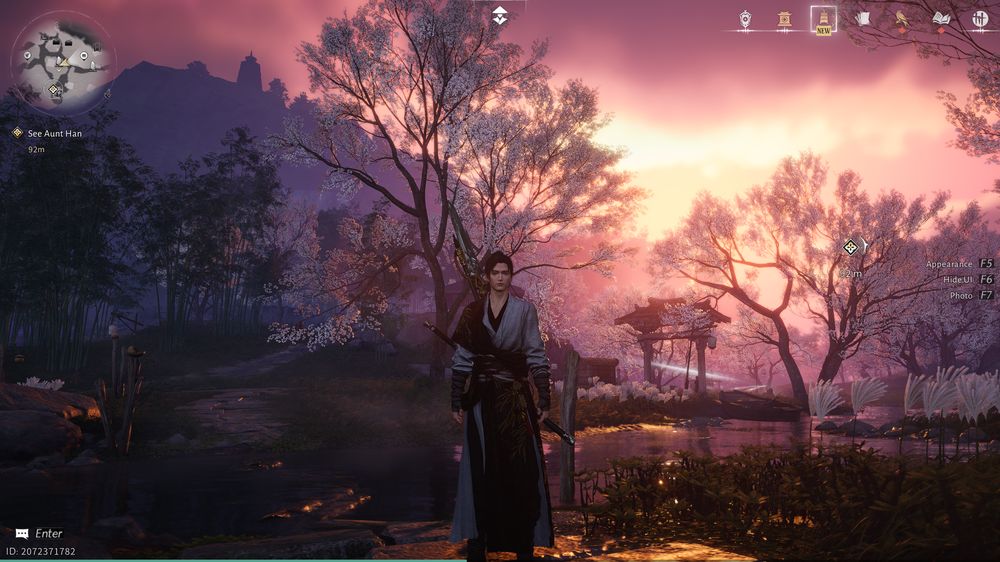Open the pavilion icon with play symbol
Viewport: 1000px width, 562px height.
tap(784, 18)
